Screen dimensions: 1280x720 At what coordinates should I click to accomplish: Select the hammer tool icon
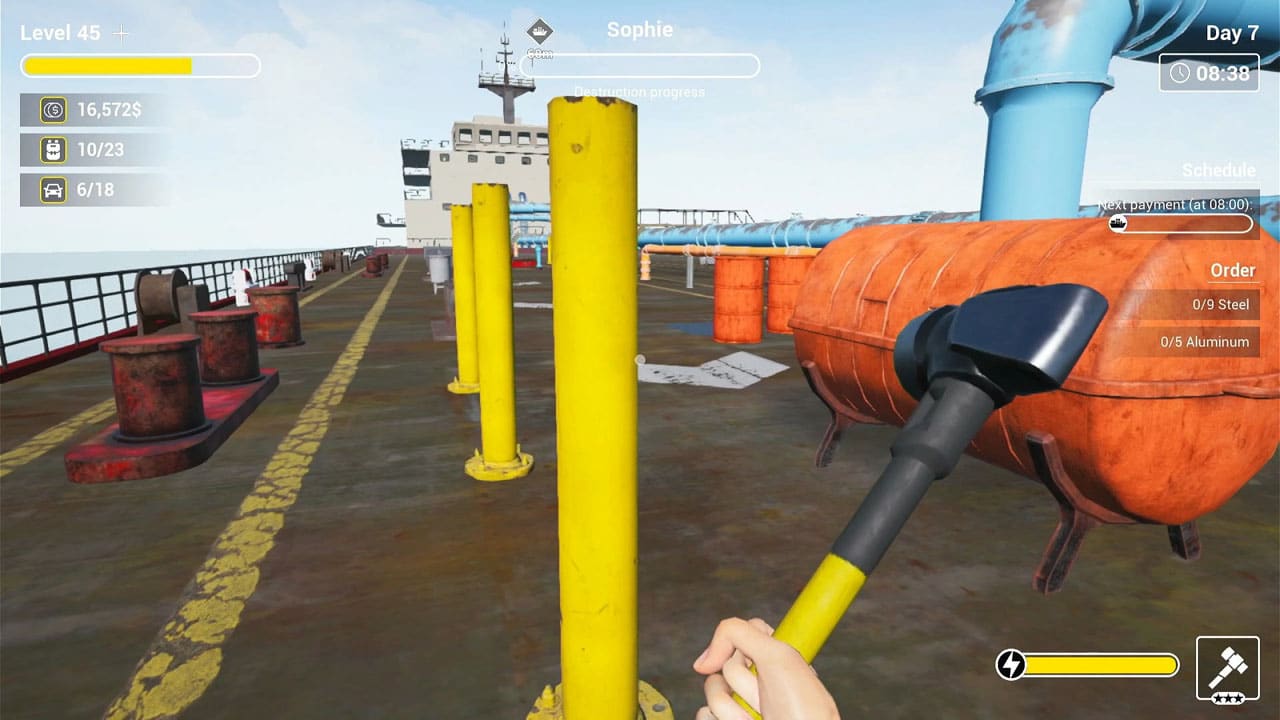[1227, 663]
